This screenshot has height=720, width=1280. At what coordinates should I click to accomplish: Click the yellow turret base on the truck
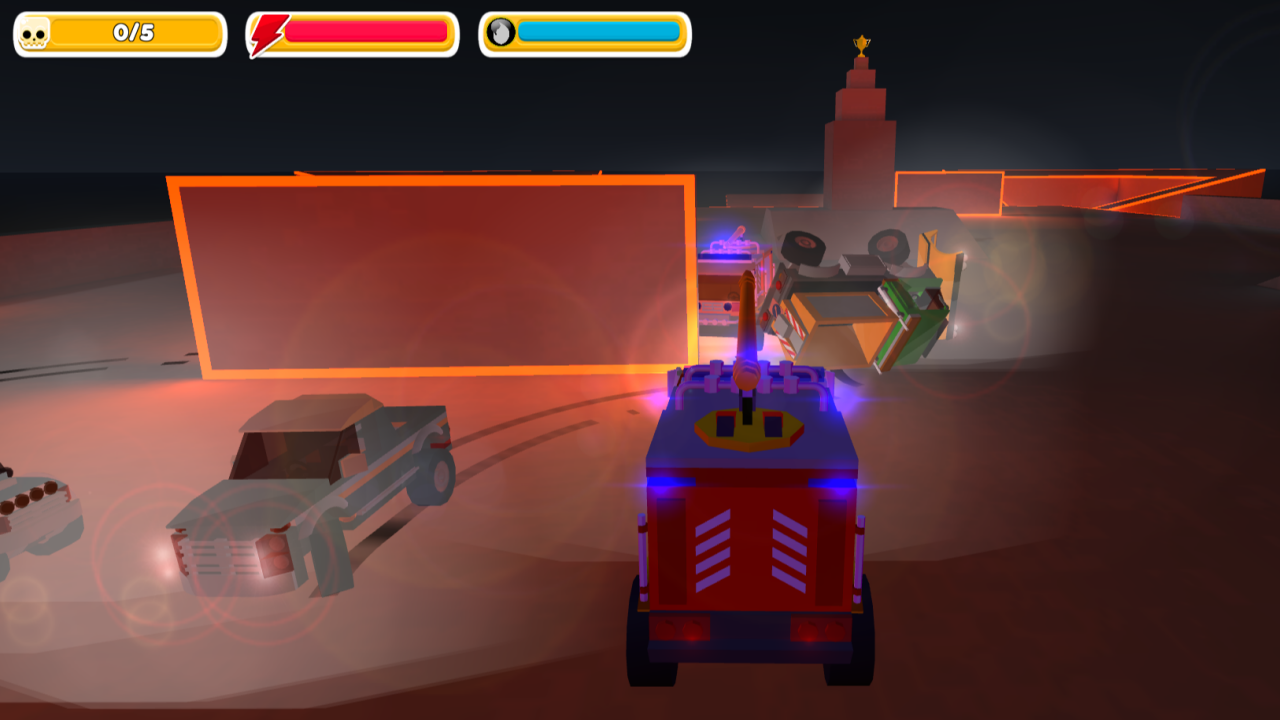751,430
